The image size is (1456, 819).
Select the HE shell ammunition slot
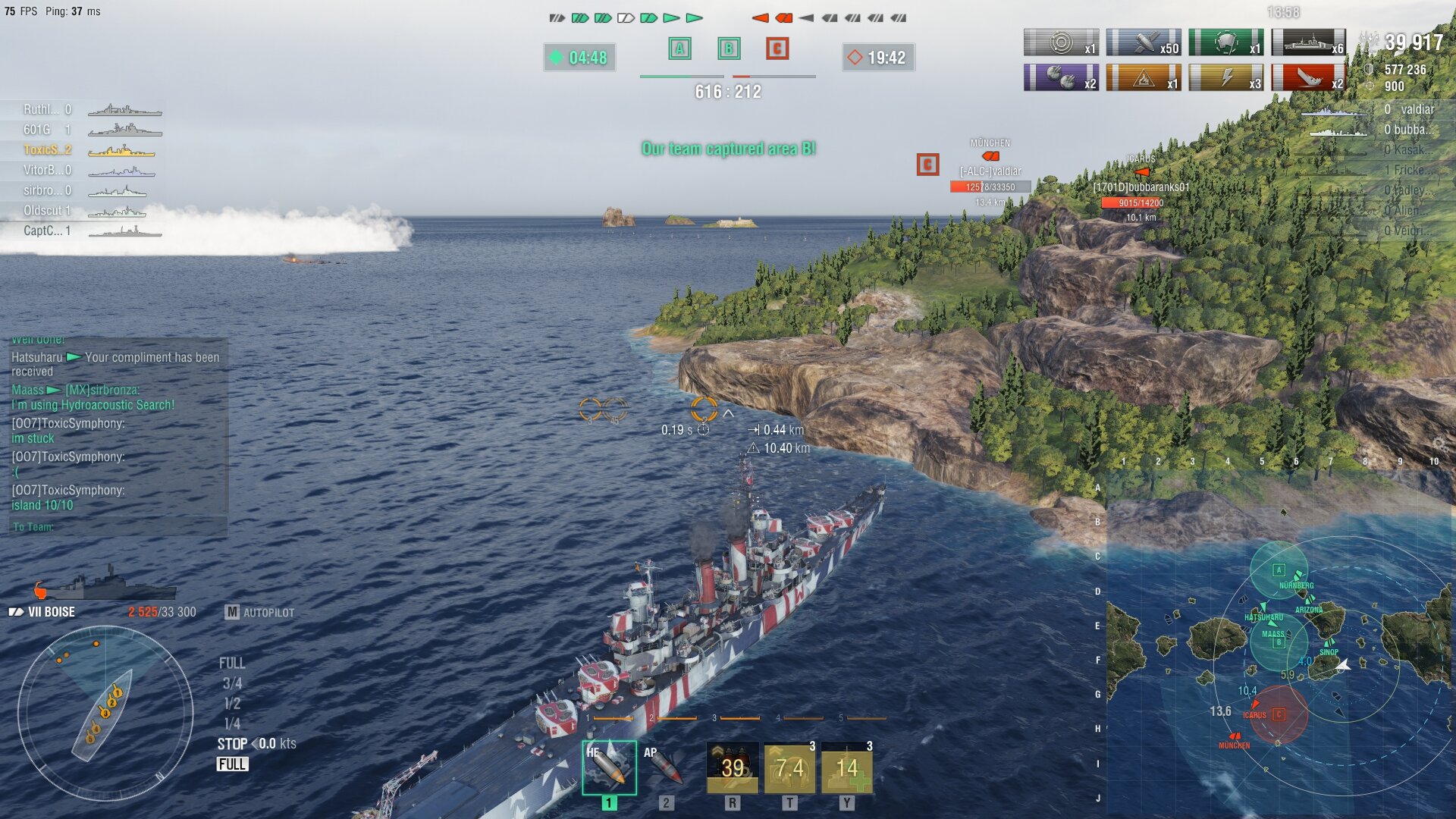click(609, 767)
